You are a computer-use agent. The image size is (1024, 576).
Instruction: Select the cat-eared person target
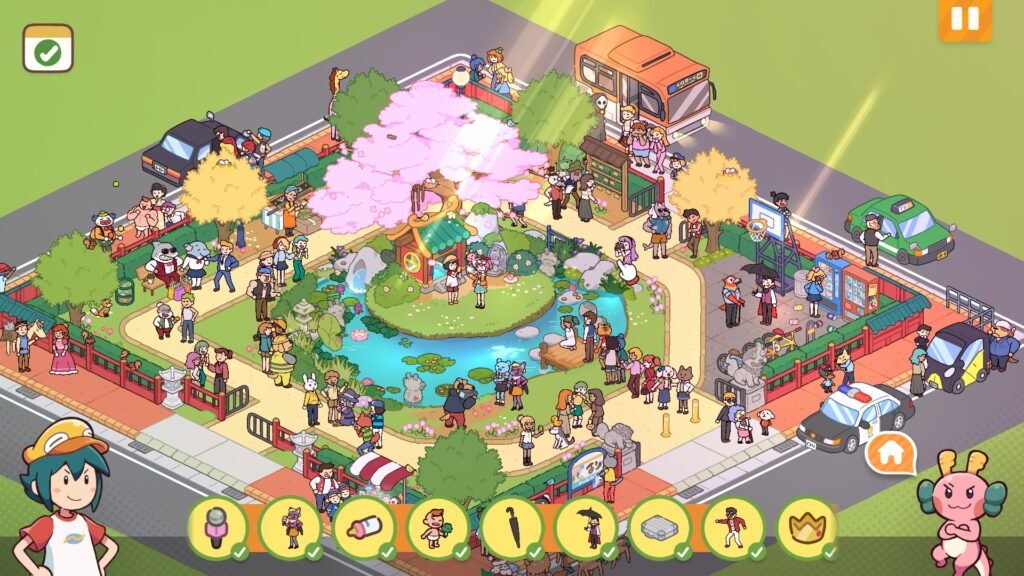tap(290, 526)
